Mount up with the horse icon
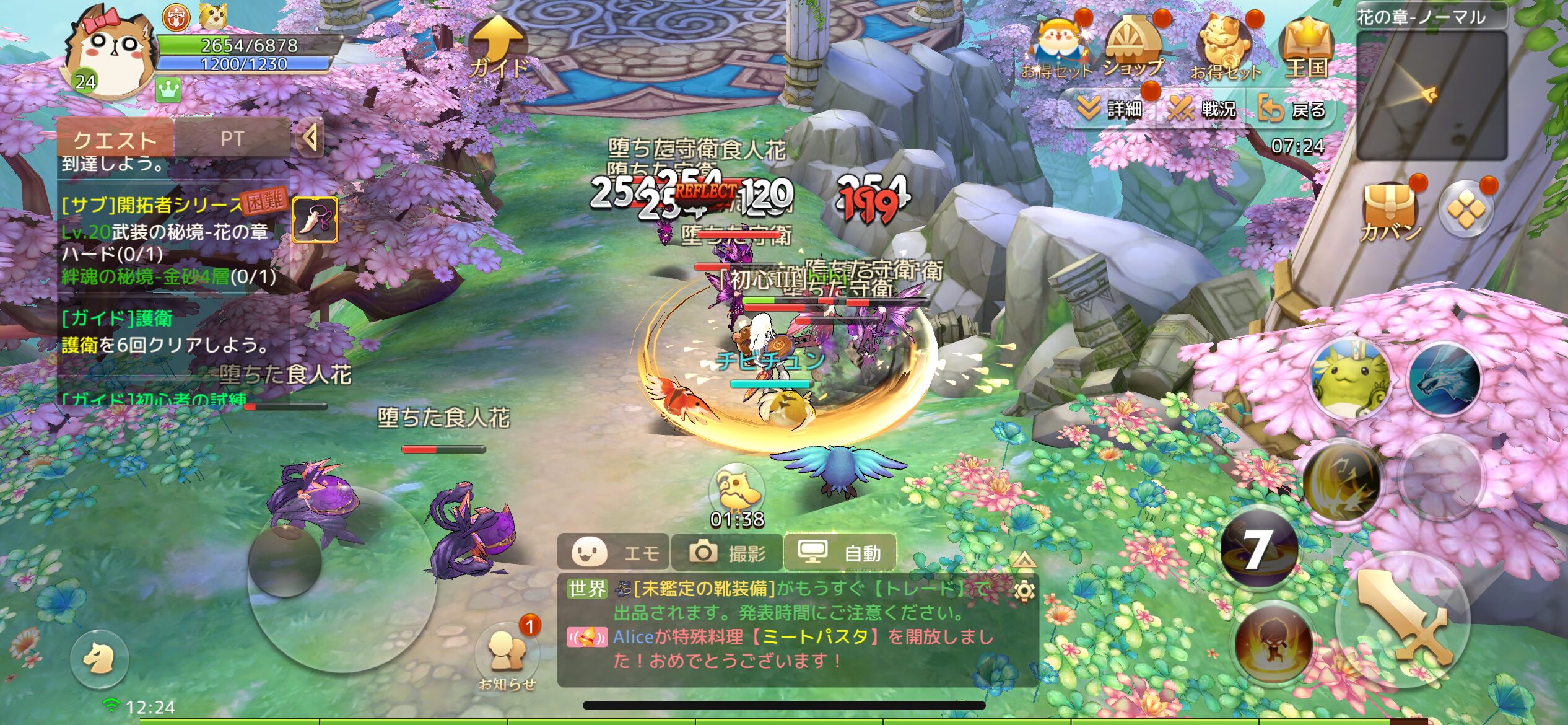 tap(99, 659)
